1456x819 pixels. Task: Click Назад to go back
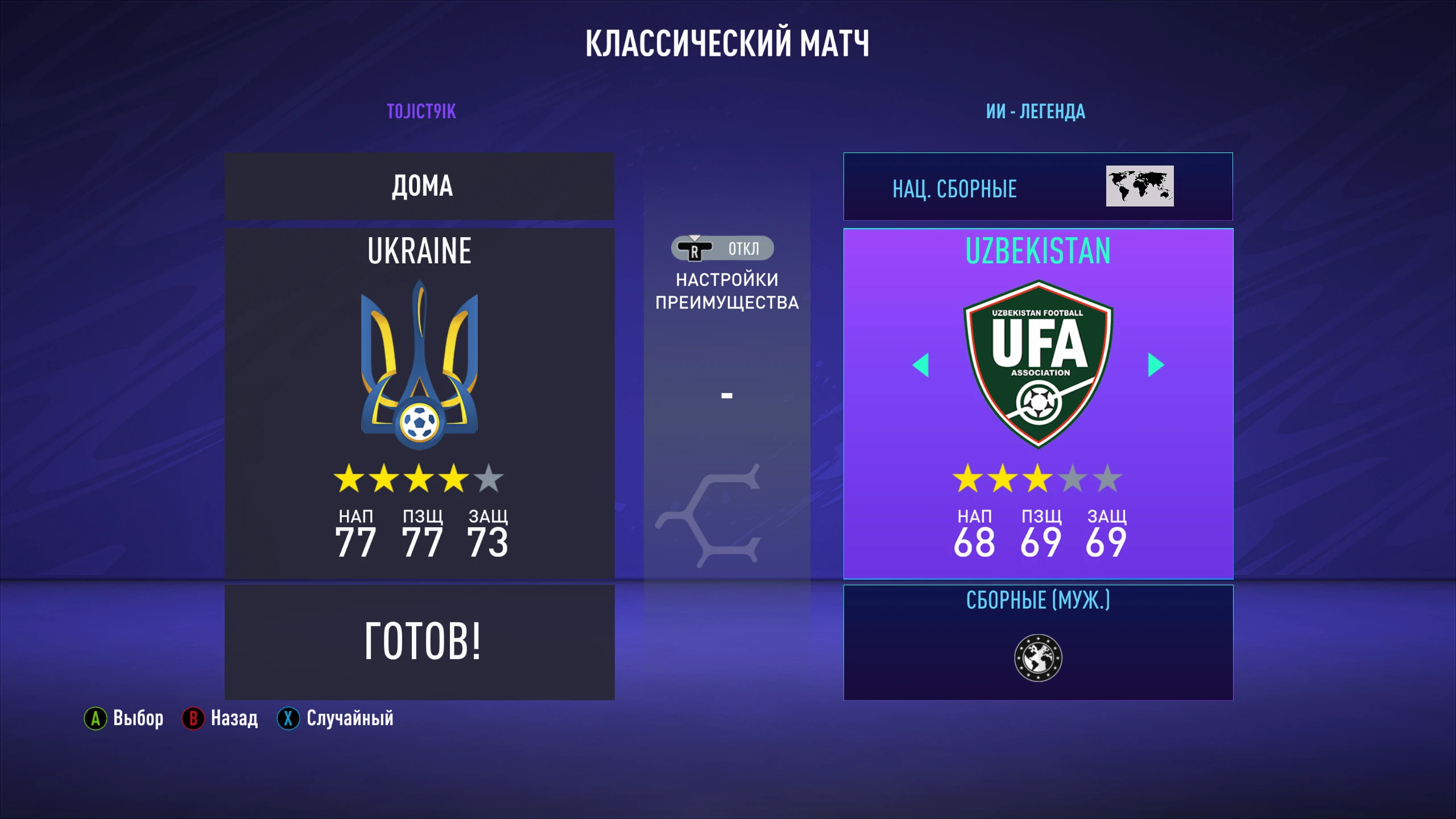(x=233, y=718)
